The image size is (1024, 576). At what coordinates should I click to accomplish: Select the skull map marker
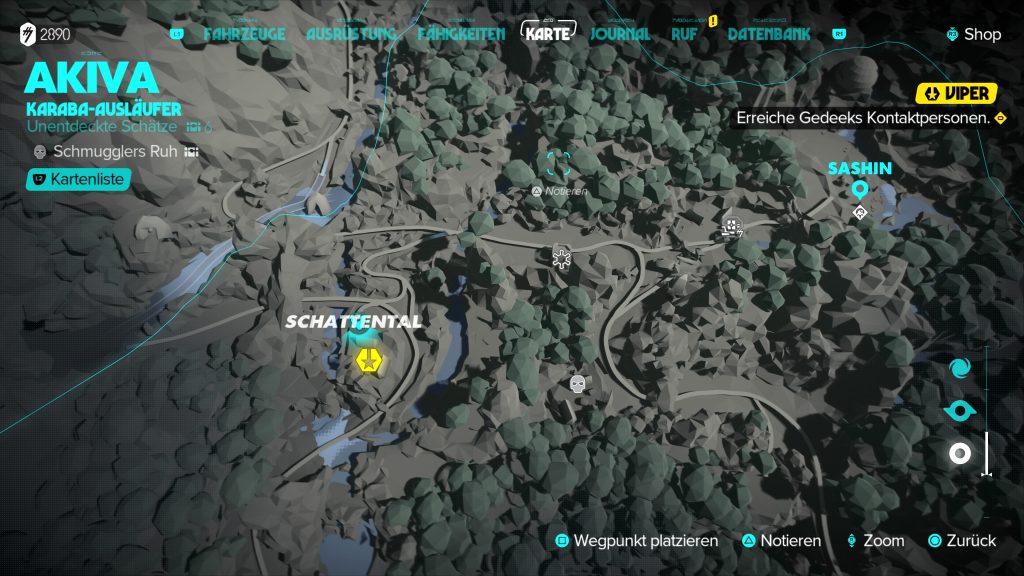coord(577,383)
